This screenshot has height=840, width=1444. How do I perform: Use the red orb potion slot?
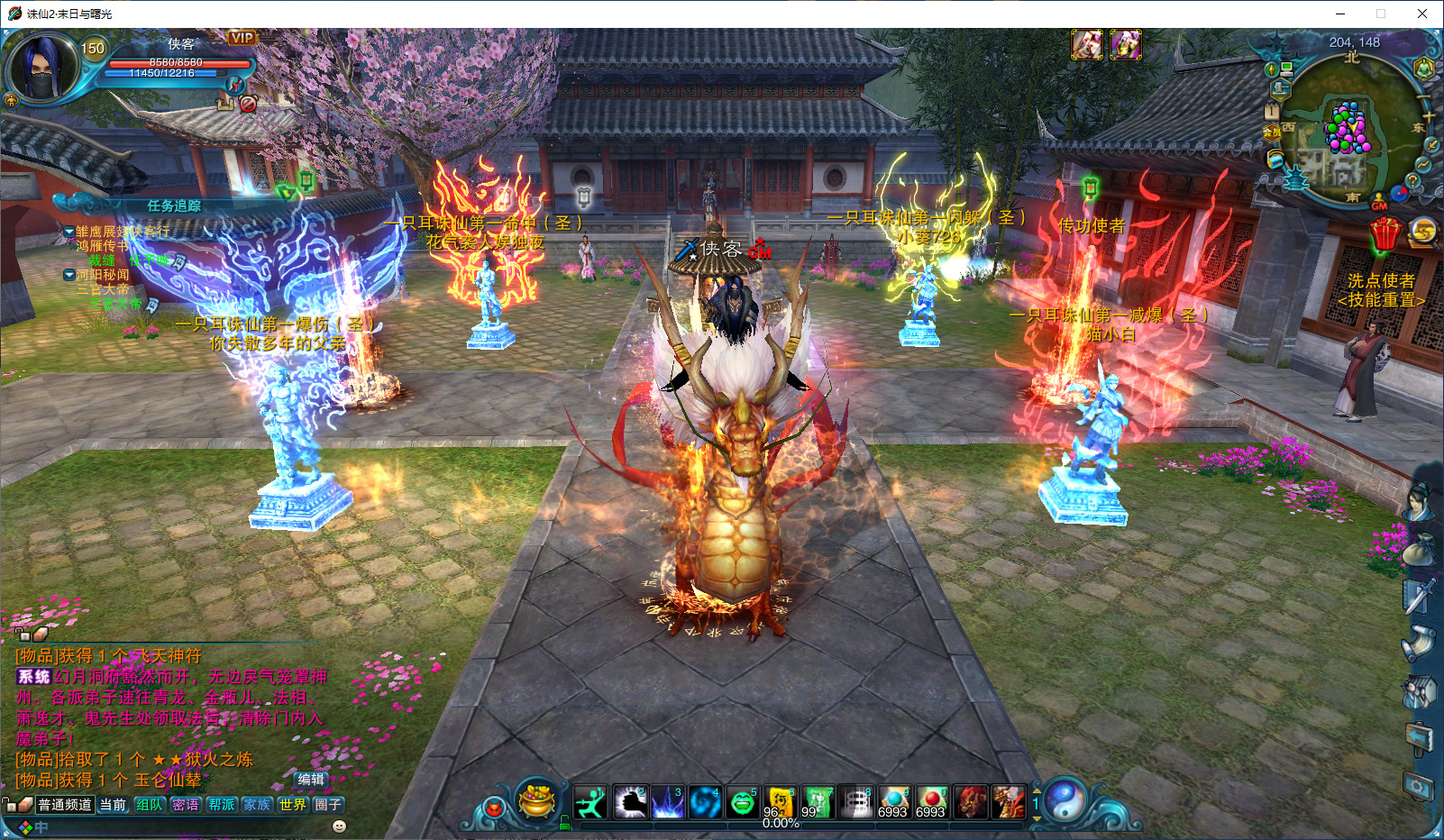[x=931, y=802]
